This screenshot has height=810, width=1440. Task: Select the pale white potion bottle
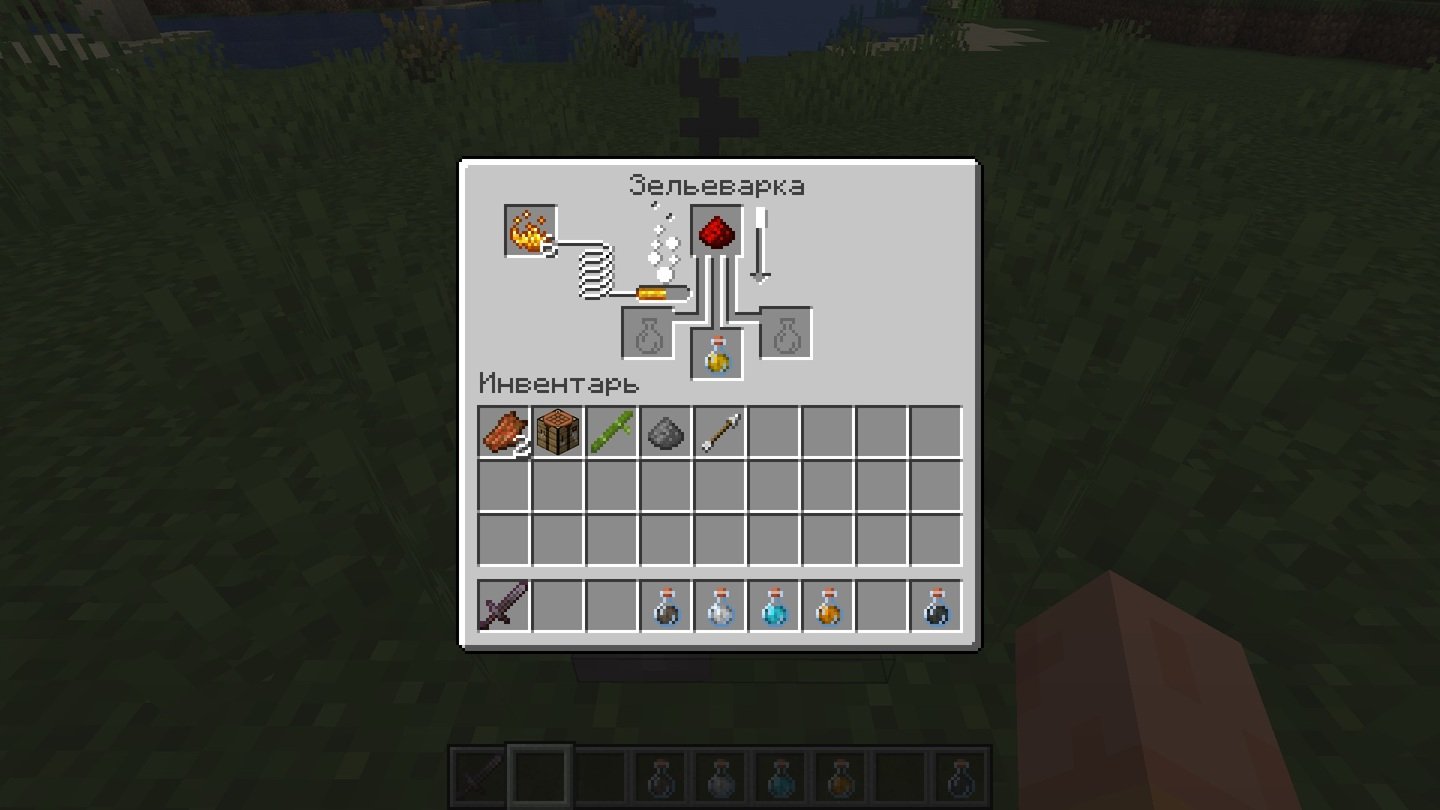[720, 606]
